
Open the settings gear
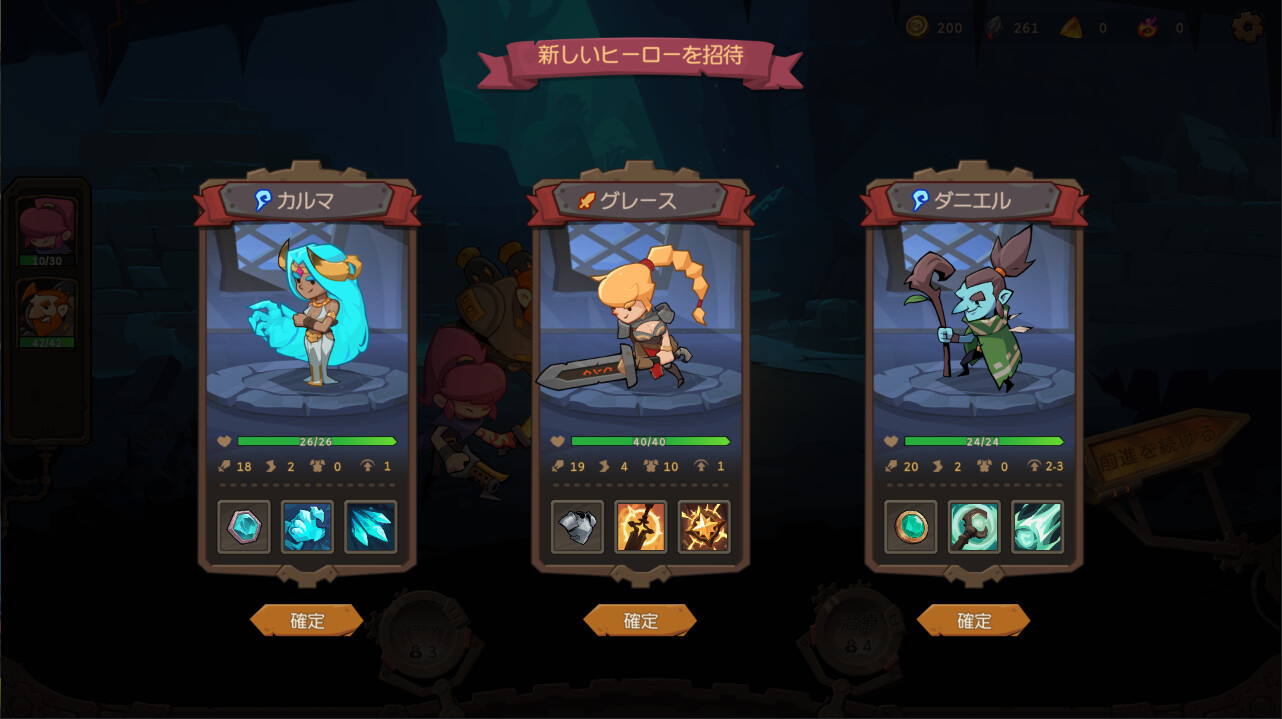coord(1247,27)
